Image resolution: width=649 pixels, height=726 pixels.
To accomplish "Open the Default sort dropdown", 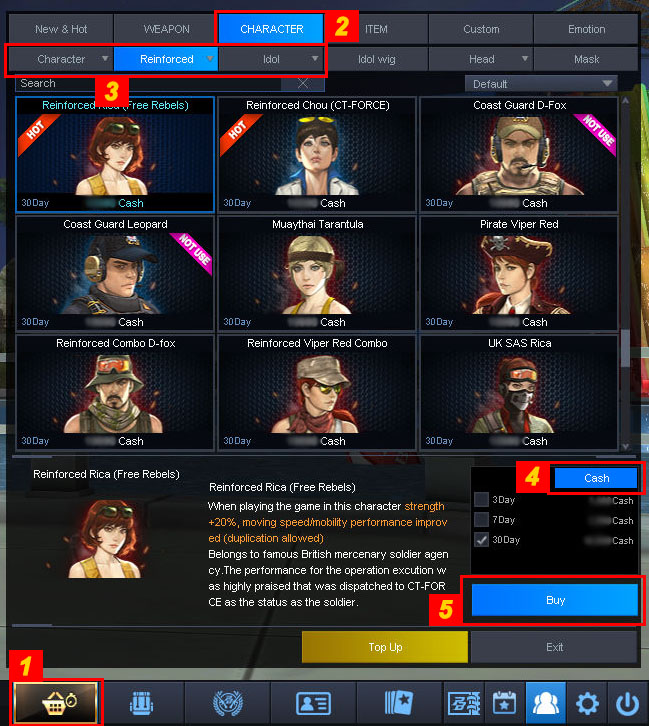I will pyautogui.click(x=540, y=84).
